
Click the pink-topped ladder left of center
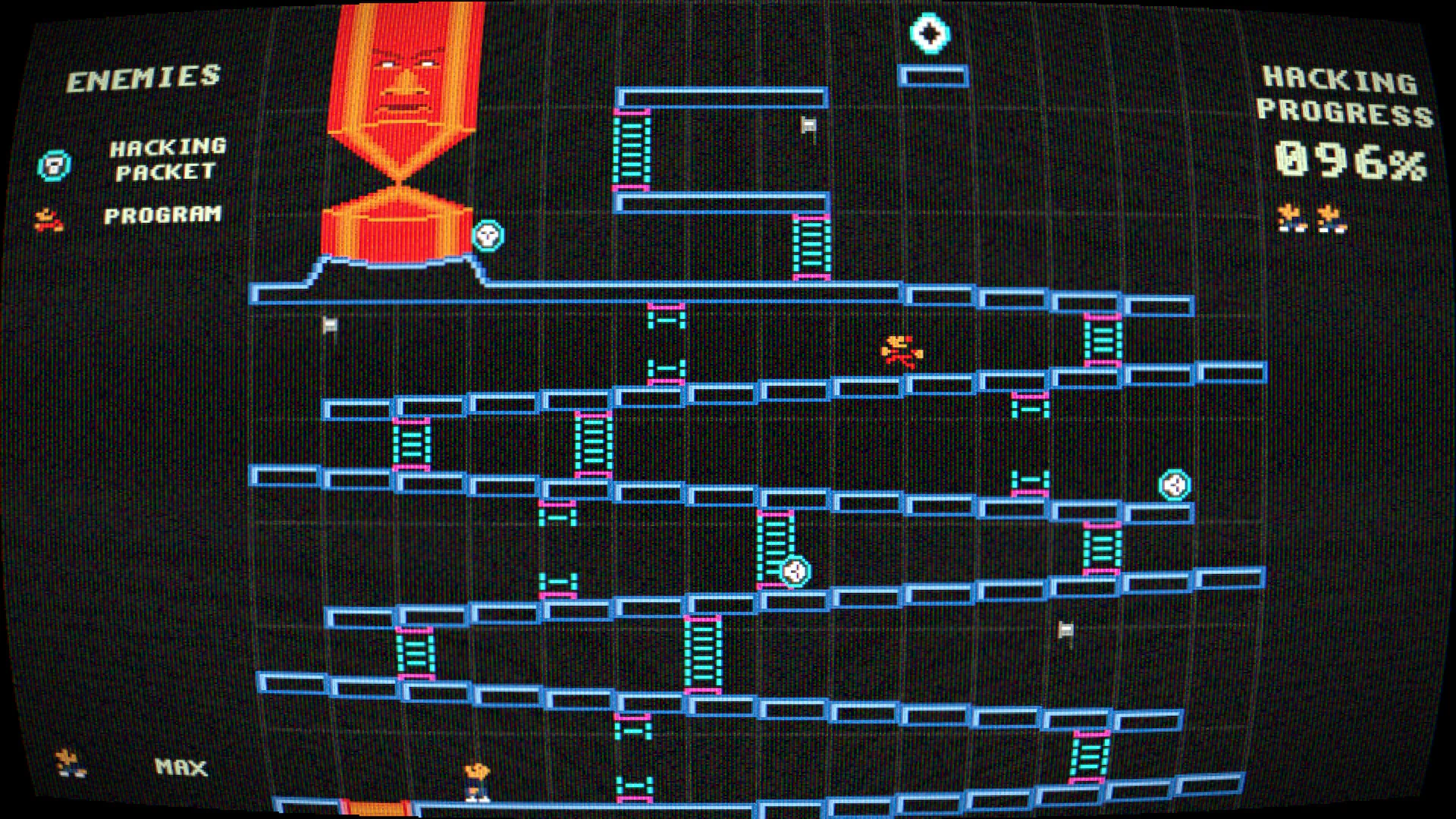coord(413,440)
